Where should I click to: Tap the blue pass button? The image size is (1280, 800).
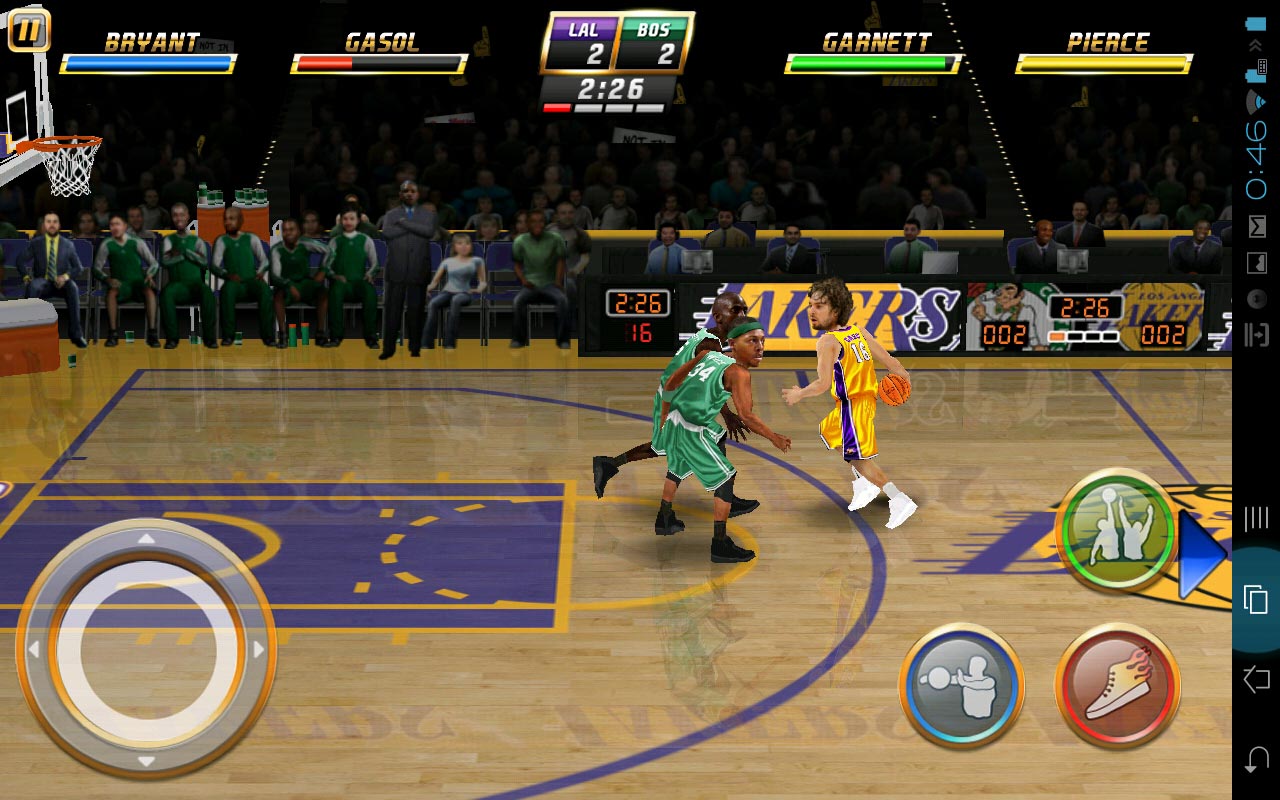coord(961,685)
